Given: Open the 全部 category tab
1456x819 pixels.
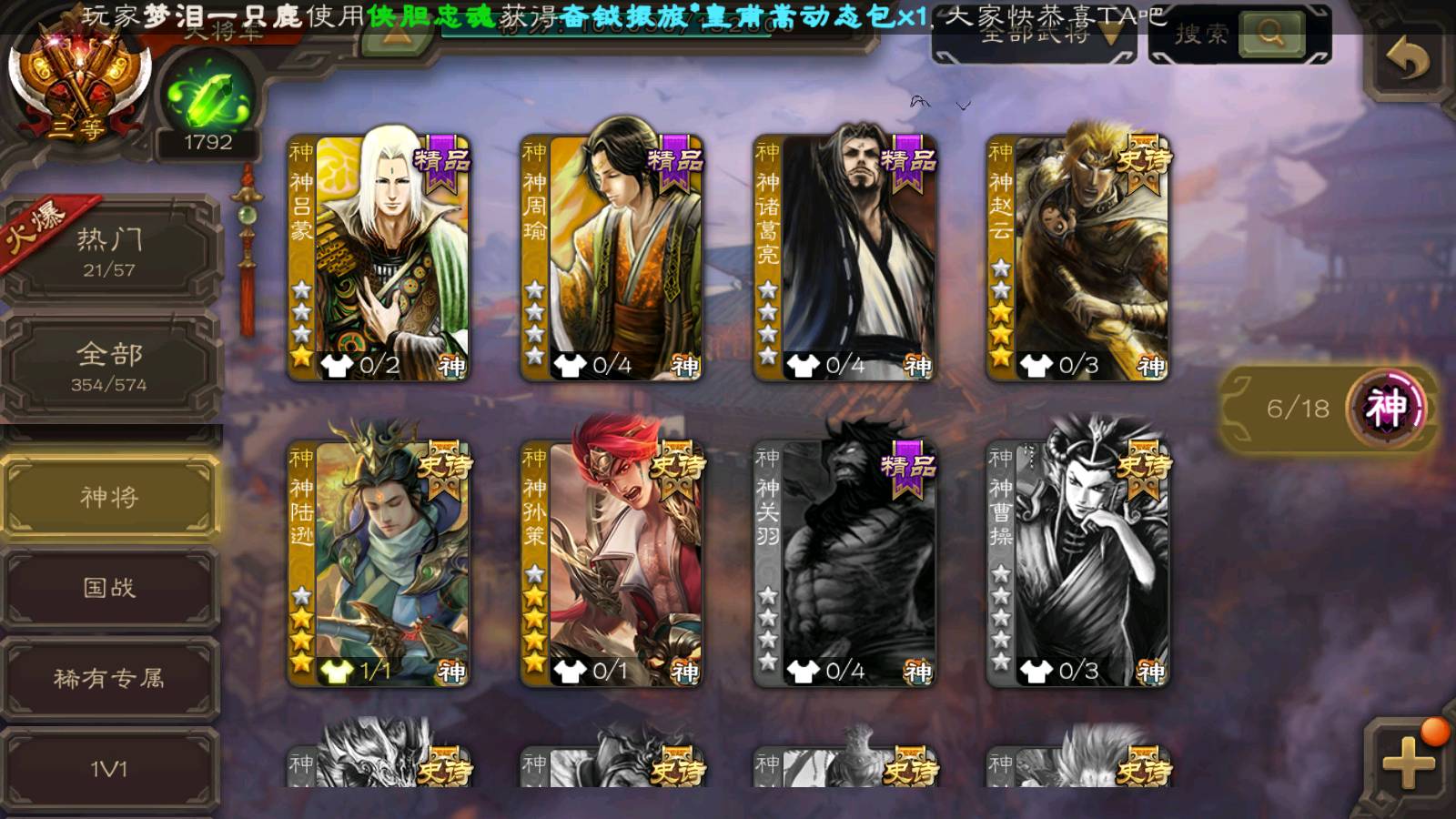Looking at the screenshot, I should [109, 366].
